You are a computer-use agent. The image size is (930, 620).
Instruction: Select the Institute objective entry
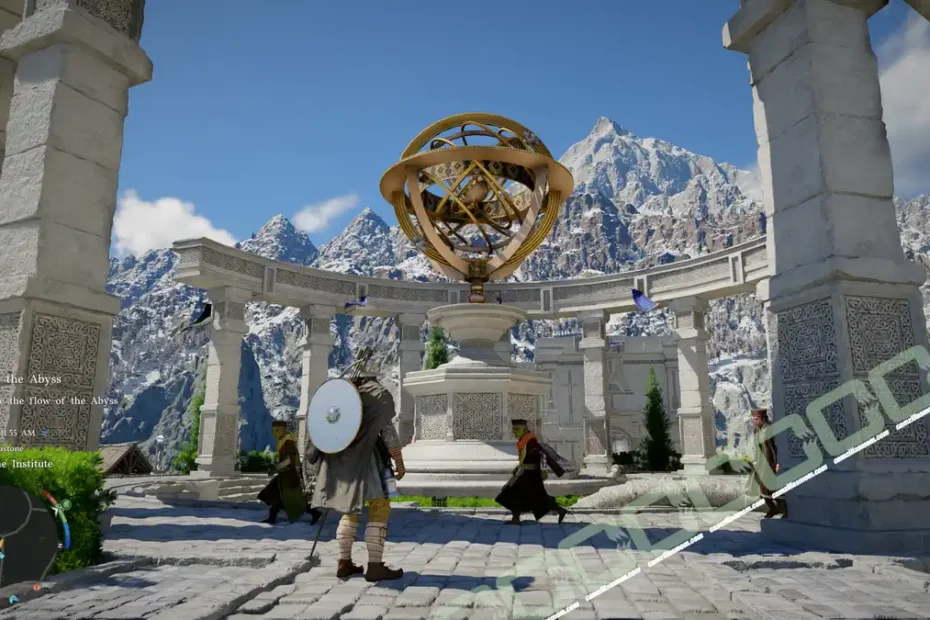(28, 464)
